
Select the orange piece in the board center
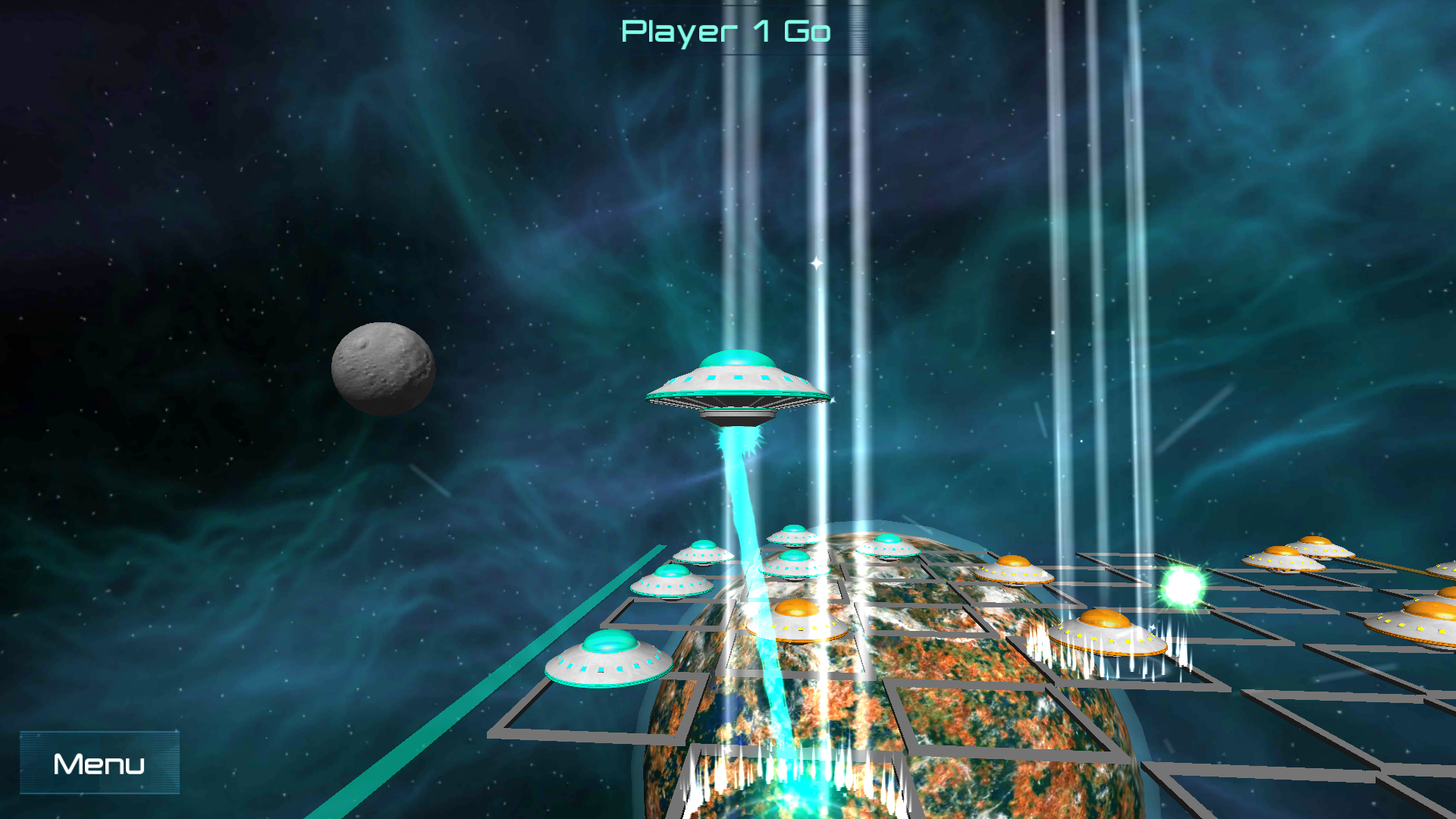click(796, 618)
